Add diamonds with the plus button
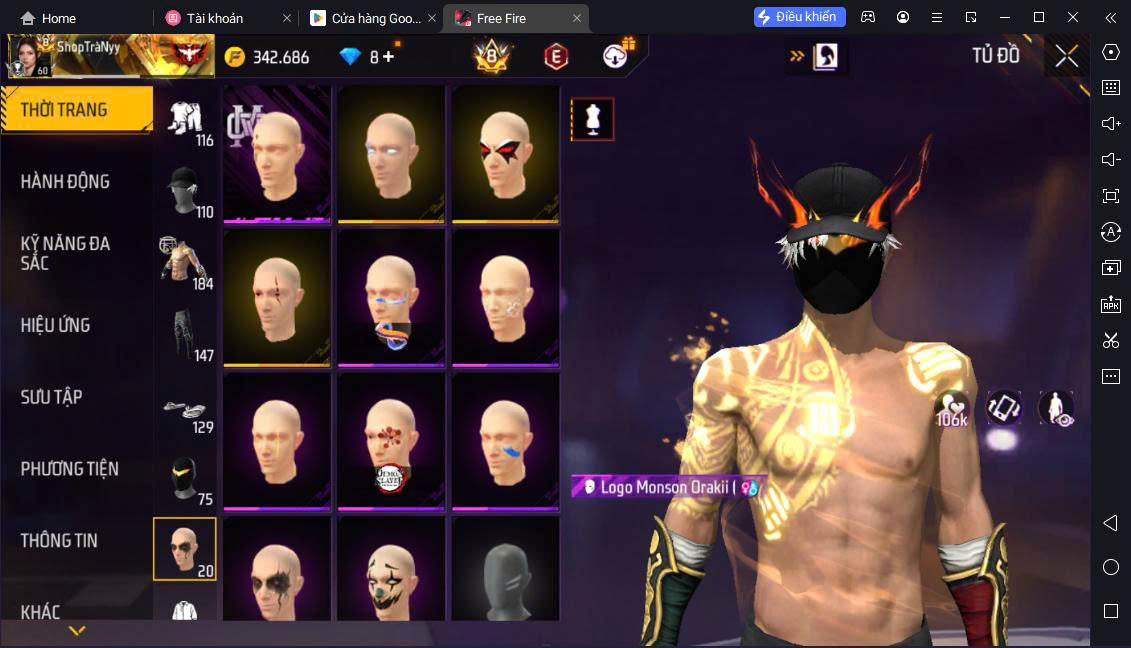 coord(388,57)
